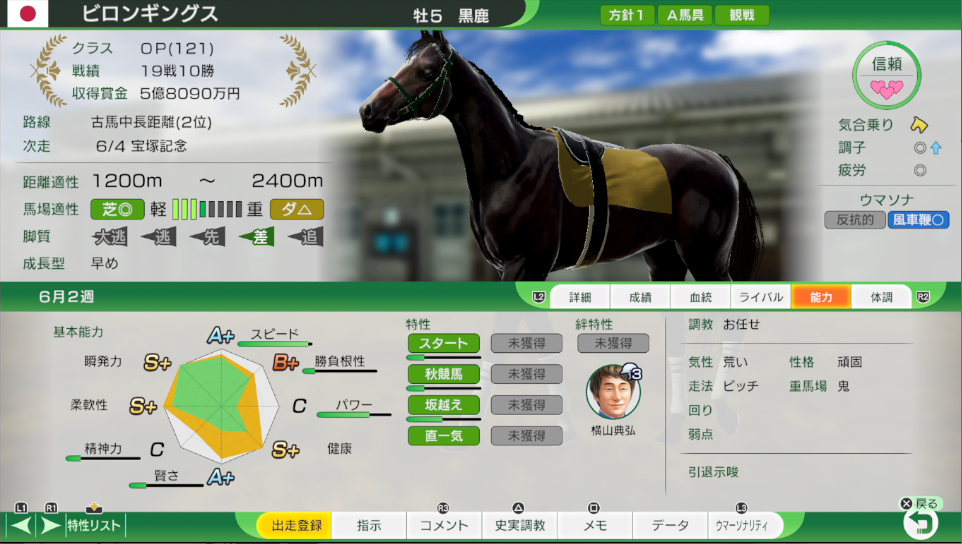Select the 史実調教 historical training button
The image size is (962, 544).
[519, 525]
